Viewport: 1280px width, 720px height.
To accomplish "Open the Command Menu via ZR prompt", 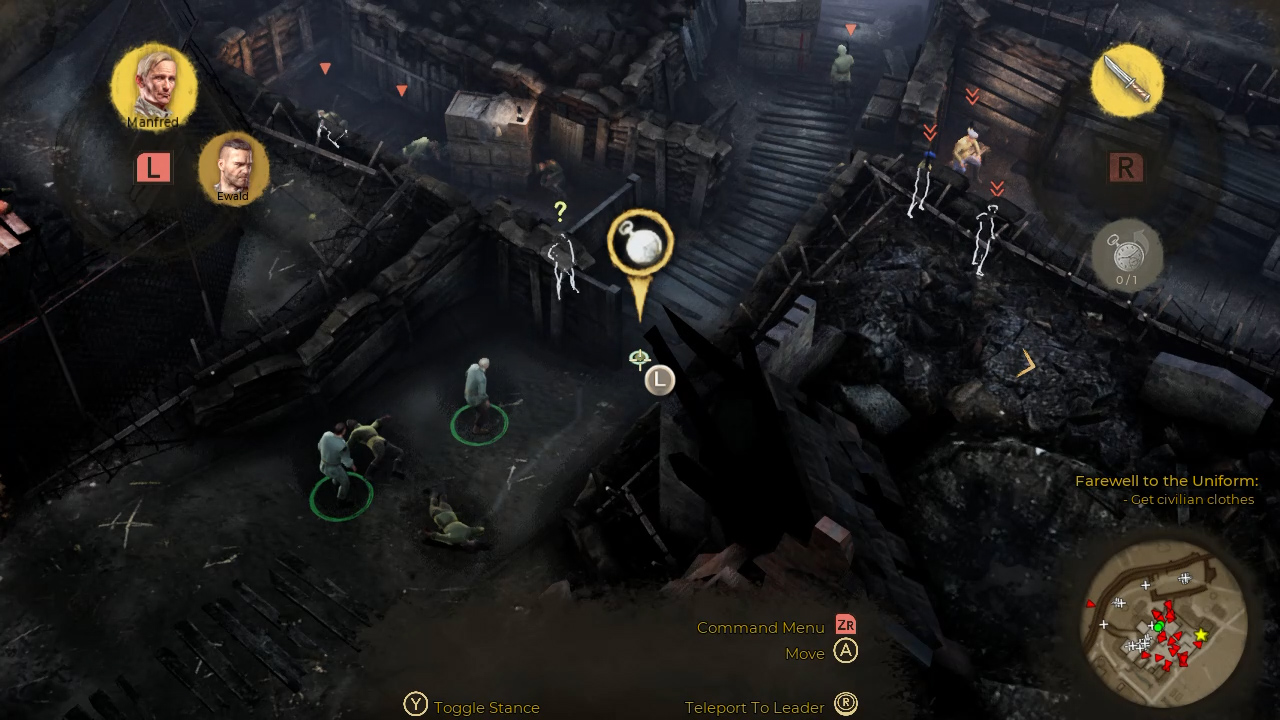I will pyautogui.click(x=845, y=627).
